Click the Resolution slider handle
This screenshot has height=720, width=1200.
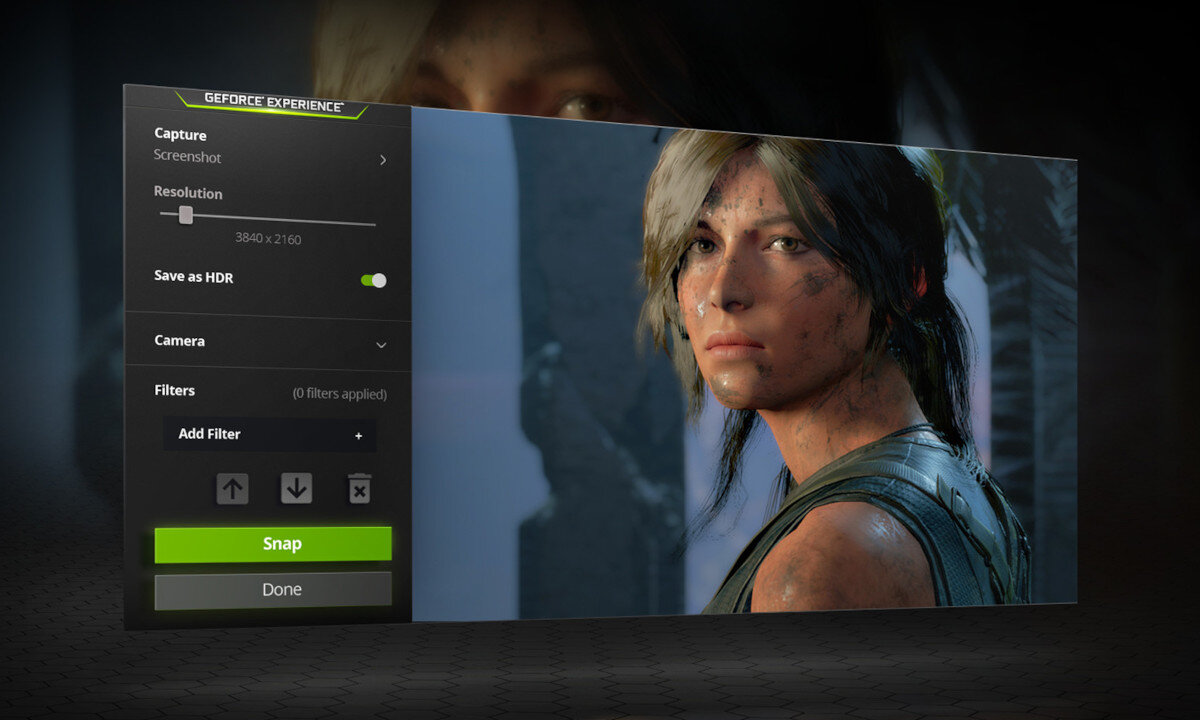pos(185,215)
